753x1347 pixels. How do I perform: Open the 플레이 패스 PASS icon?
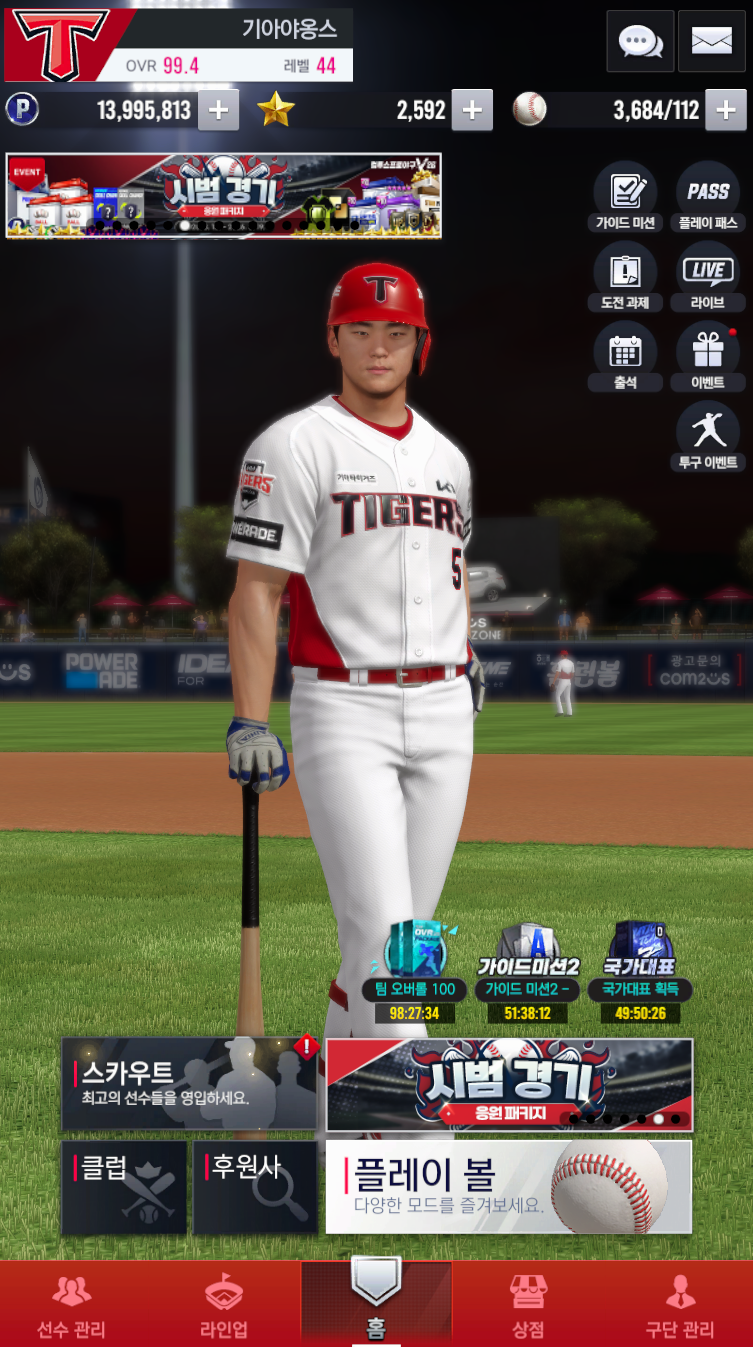point(708,196)
